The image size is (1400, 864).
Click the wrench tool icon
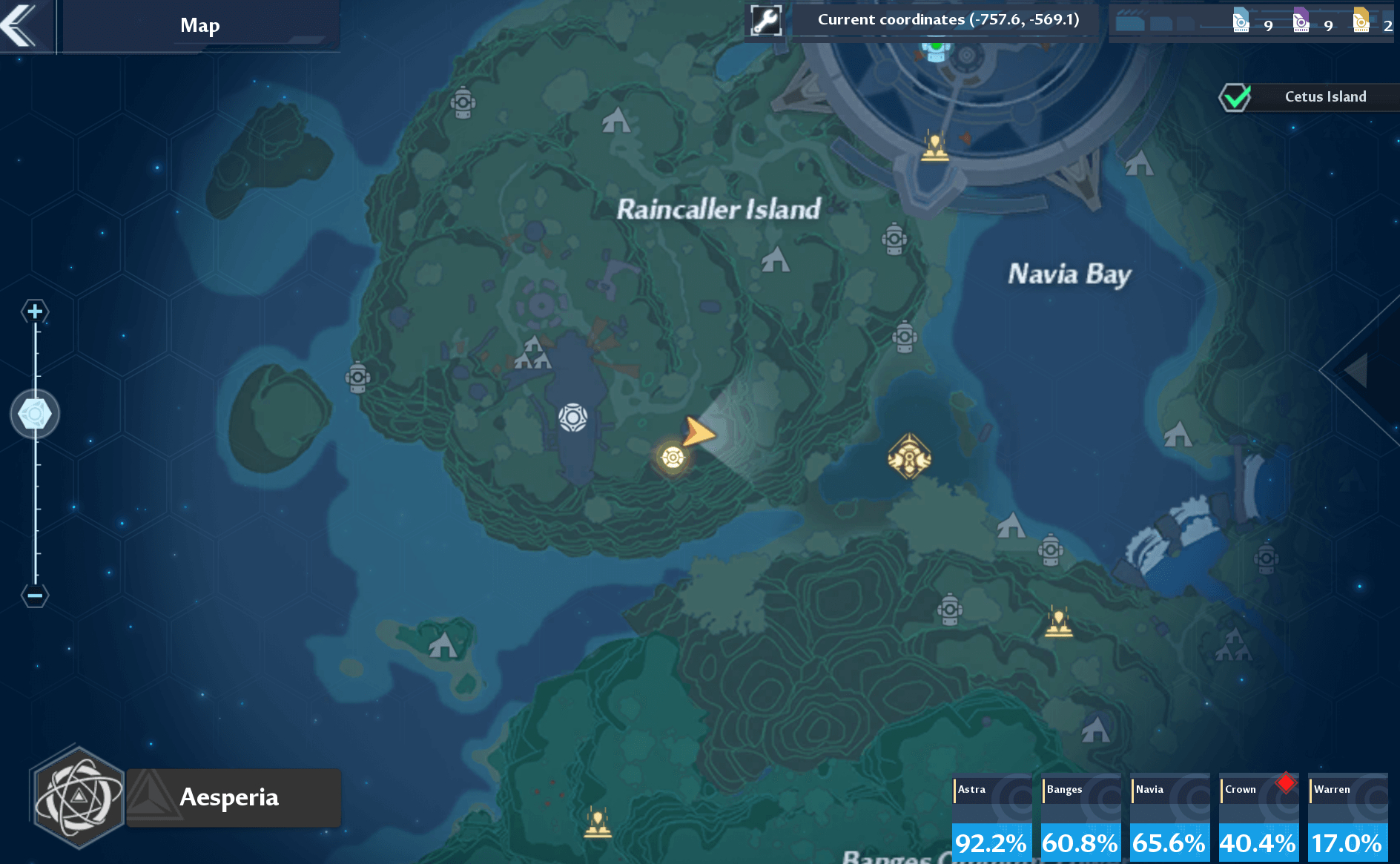pyautogui.click(x=765, y=21)
